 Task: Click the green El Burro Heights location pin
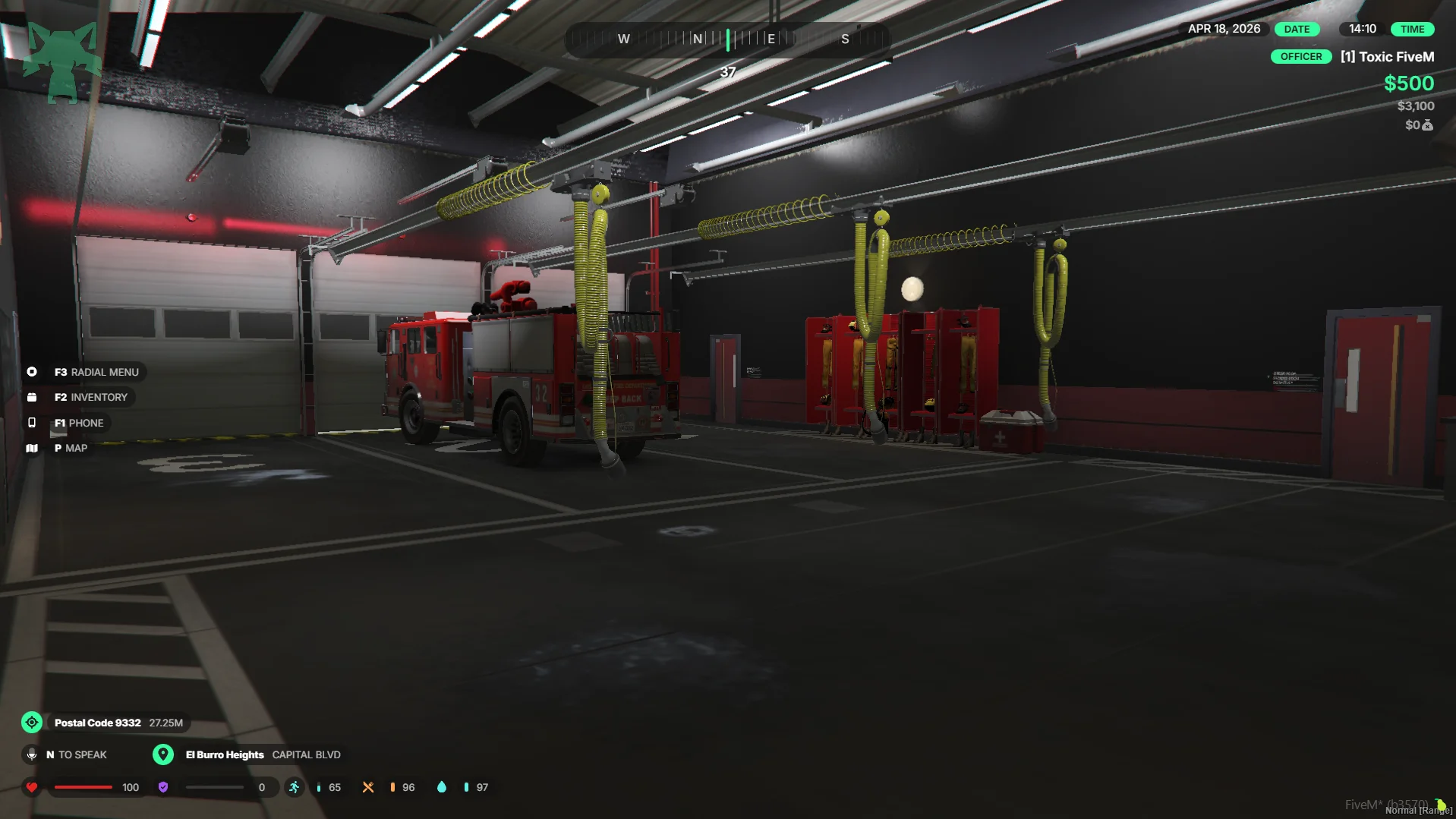click(162, 754)
